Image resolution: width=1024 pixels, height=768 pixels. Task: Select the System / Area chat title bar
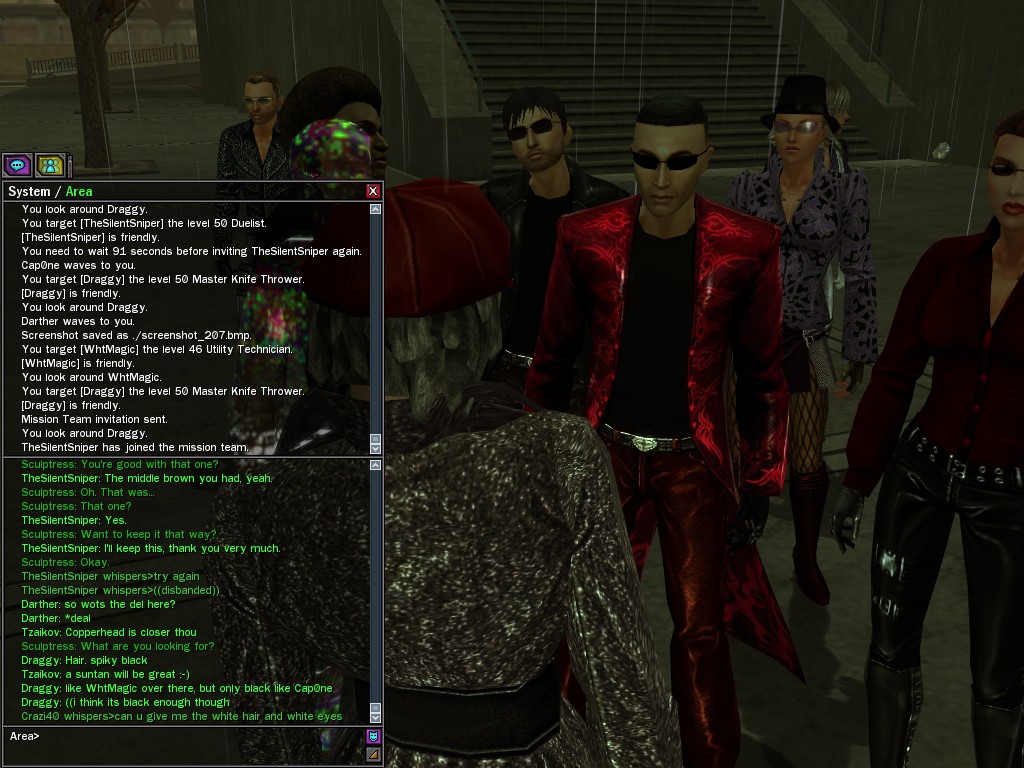(x=180, y=191)
